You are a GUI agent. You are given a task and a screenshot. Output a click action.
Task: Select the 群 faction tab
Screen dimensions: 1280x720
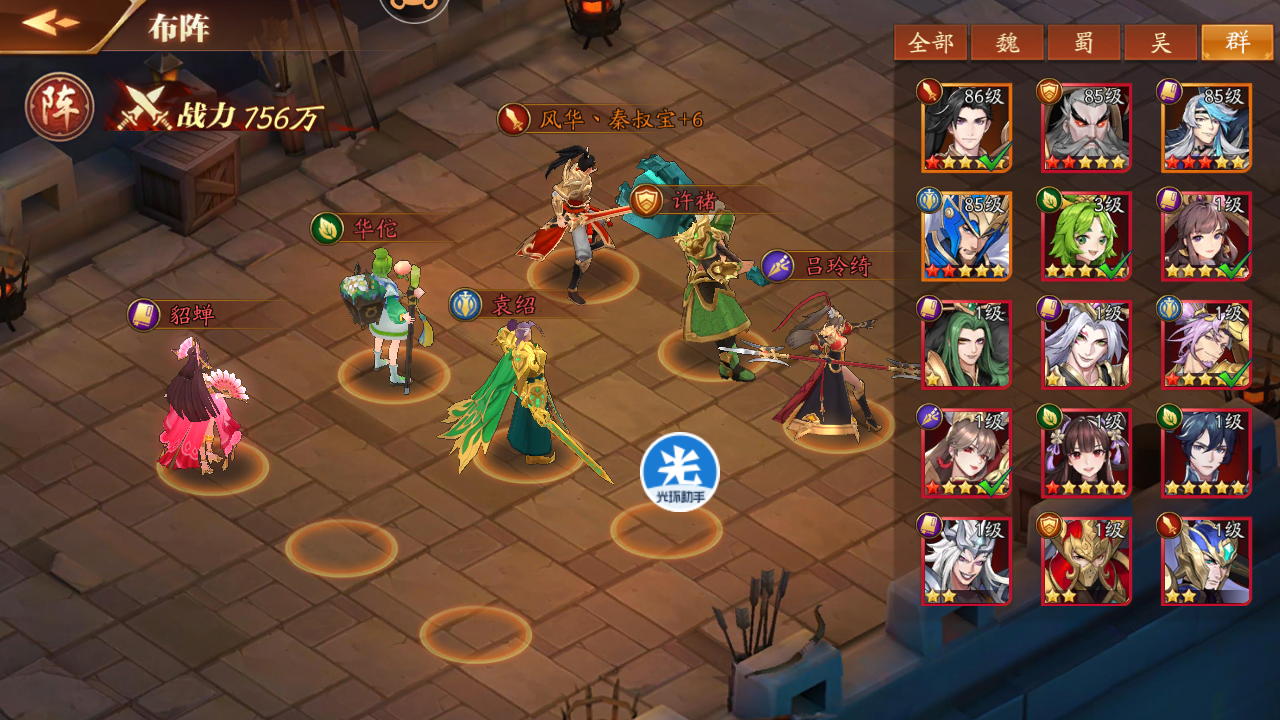pos(1237,43)
